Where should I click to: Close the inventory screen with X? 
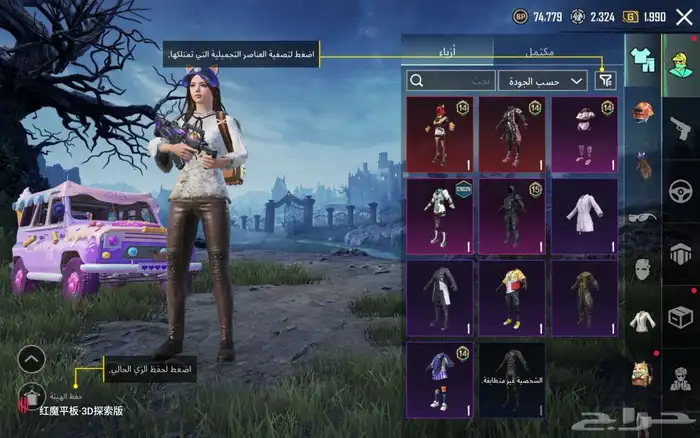point(683,16)
